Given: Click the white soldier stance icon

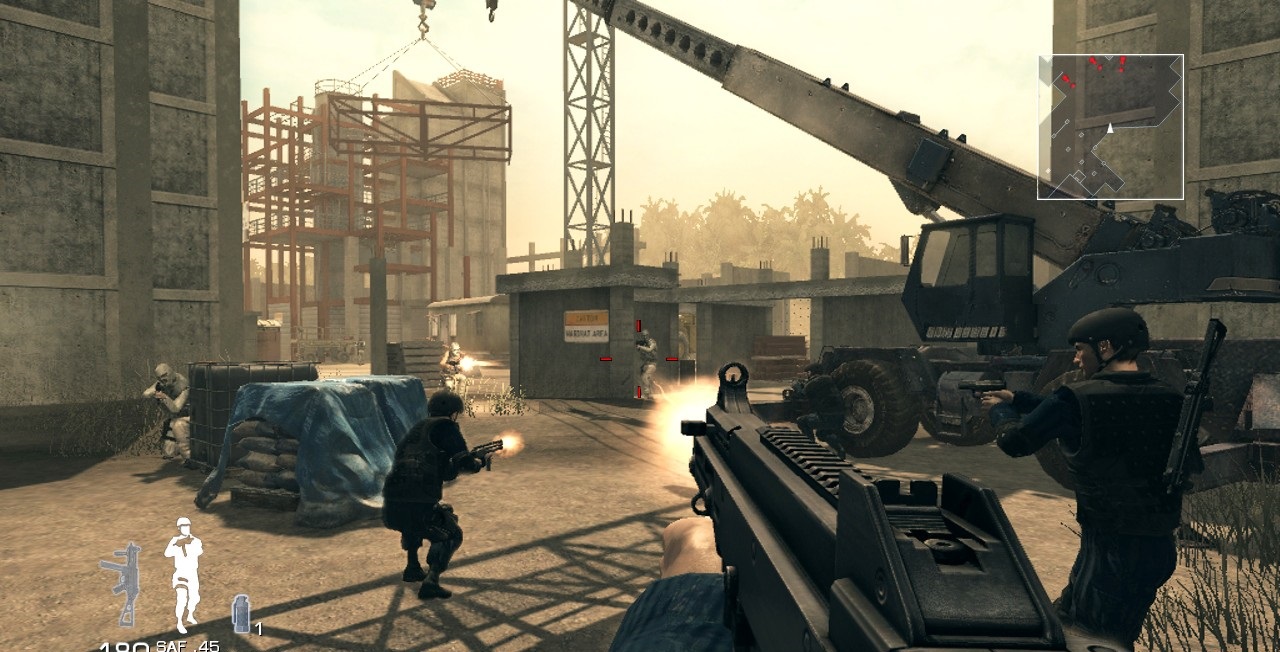Looking at the screenshot, I should pos(184,574).
